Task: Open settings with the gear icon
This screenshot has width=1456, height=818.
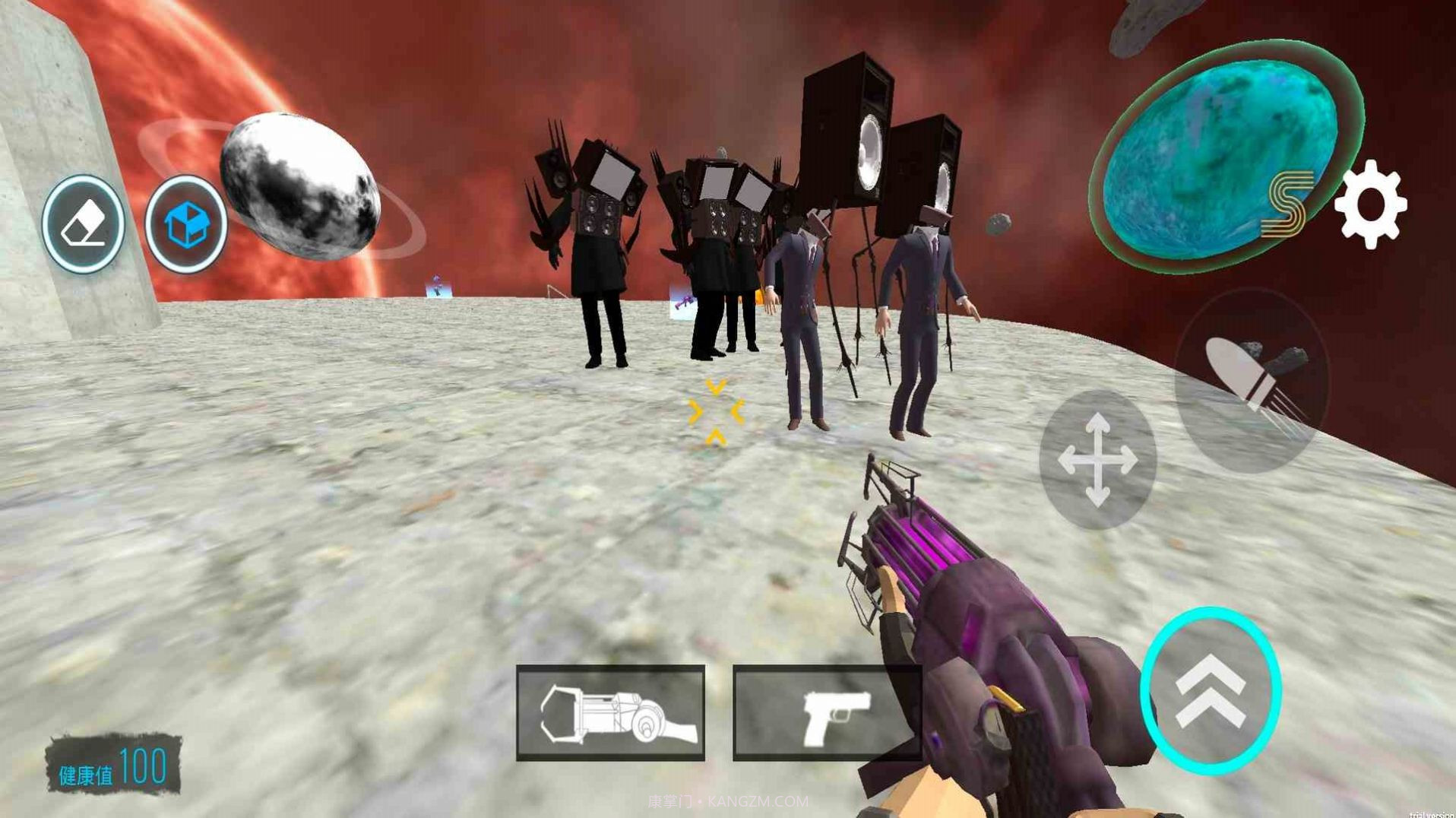Action: click(1370, 204)
